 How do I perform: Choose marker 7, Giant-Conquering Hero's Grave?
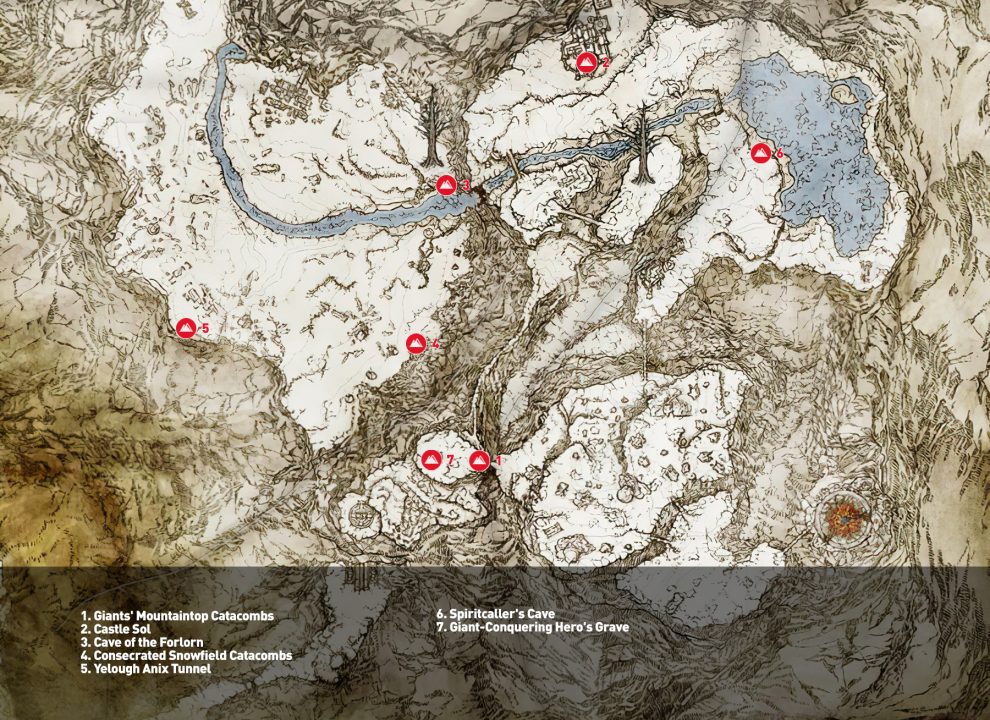[x=431, y=460]
